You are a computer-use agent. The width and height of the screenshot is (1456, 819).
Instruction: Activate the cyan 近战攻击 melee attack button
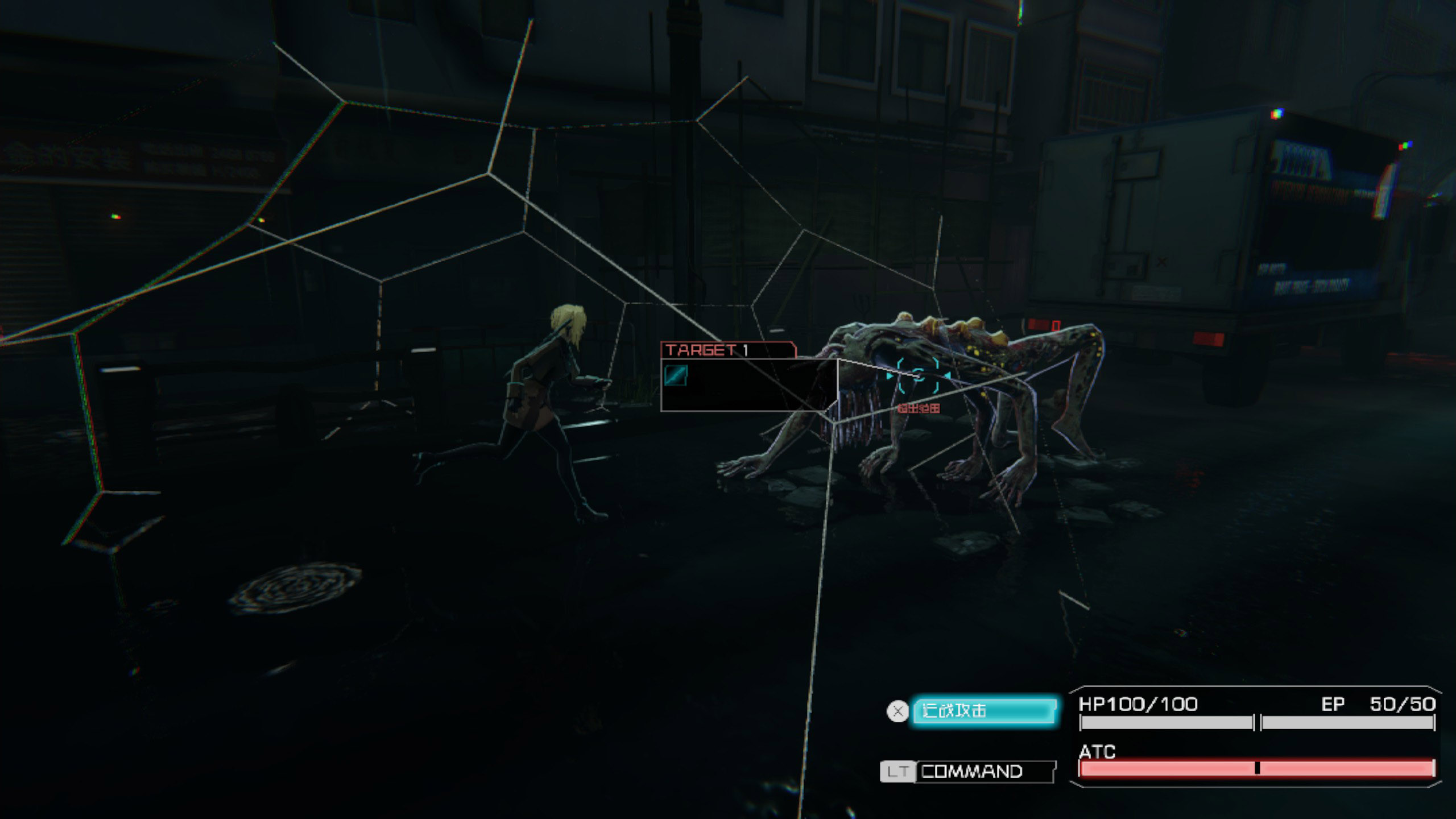[984, 711]
